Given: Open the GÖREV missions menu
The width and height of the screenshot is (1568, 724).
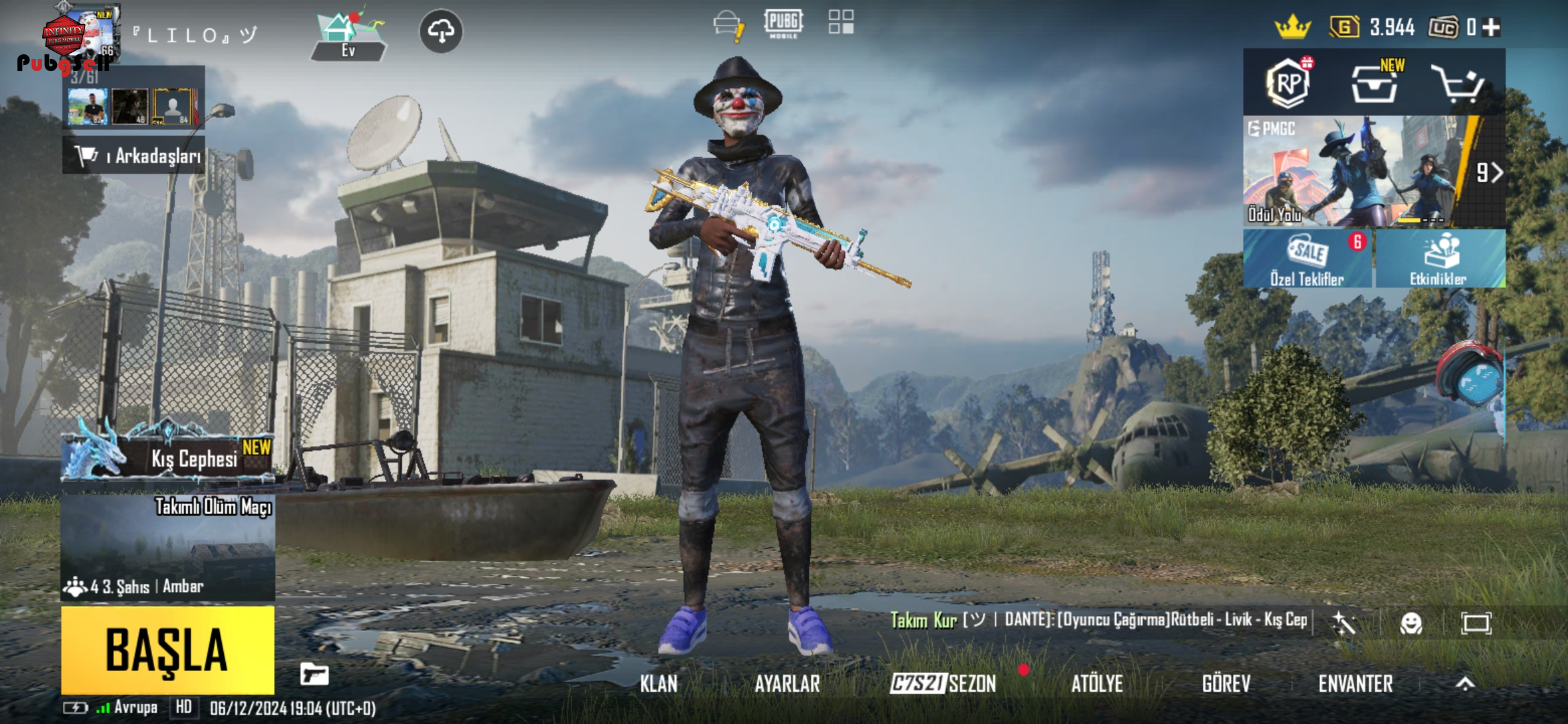Looking at the screenshot, I should (1226, 684).
